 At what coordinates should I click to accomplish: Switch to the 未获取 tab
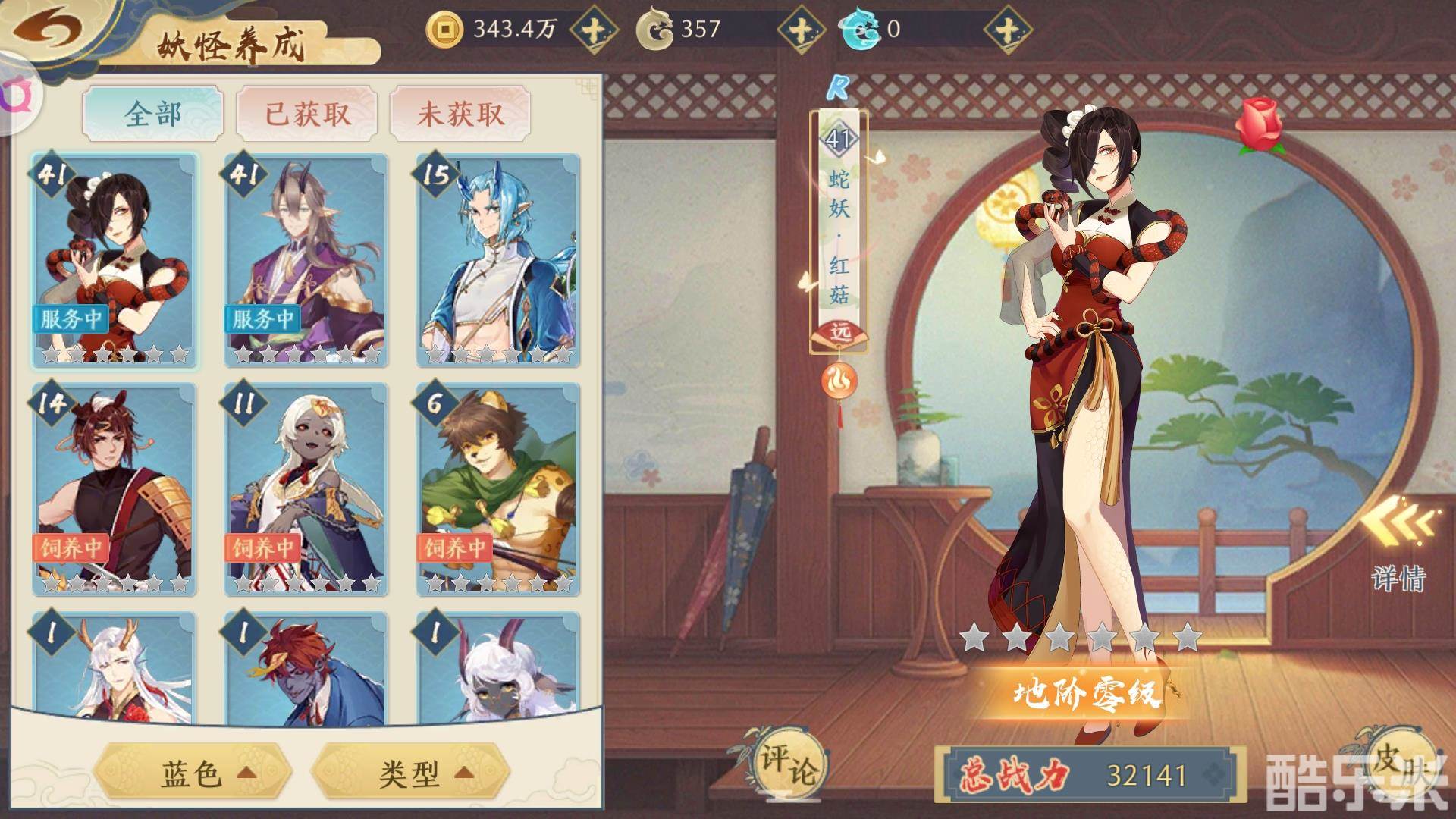[460, 114]
